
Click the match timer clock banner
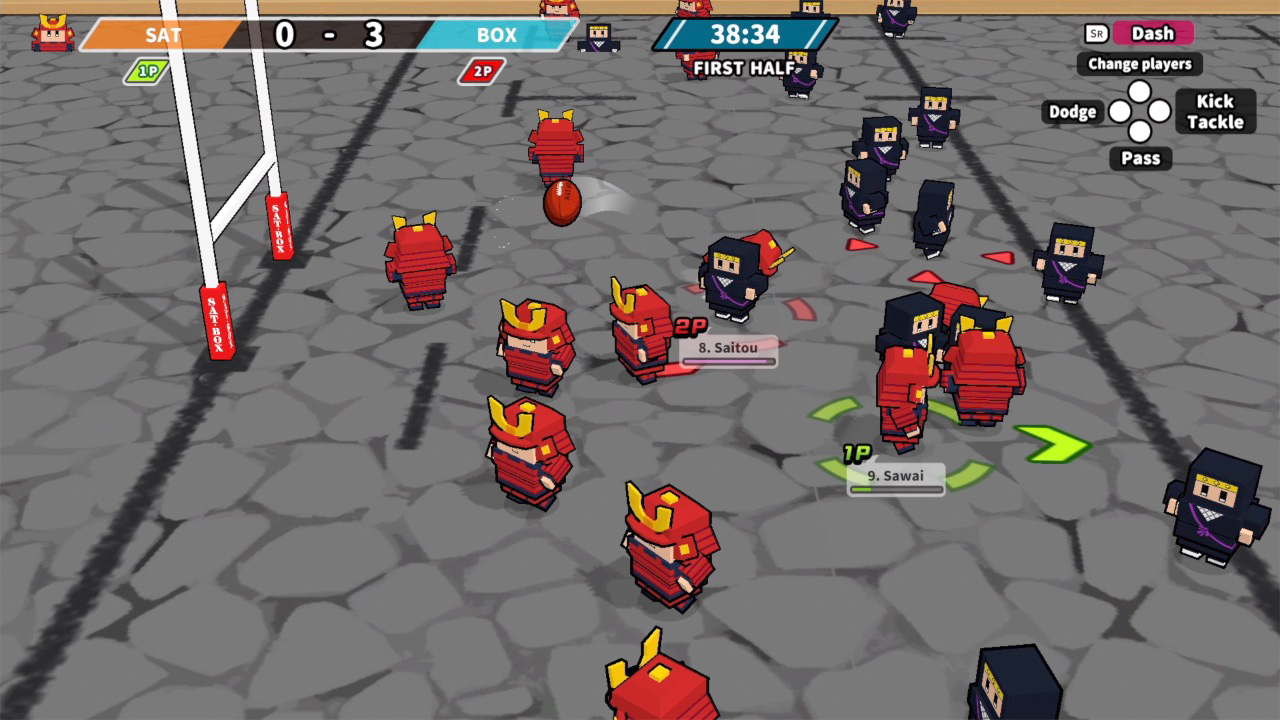(744, 35)
